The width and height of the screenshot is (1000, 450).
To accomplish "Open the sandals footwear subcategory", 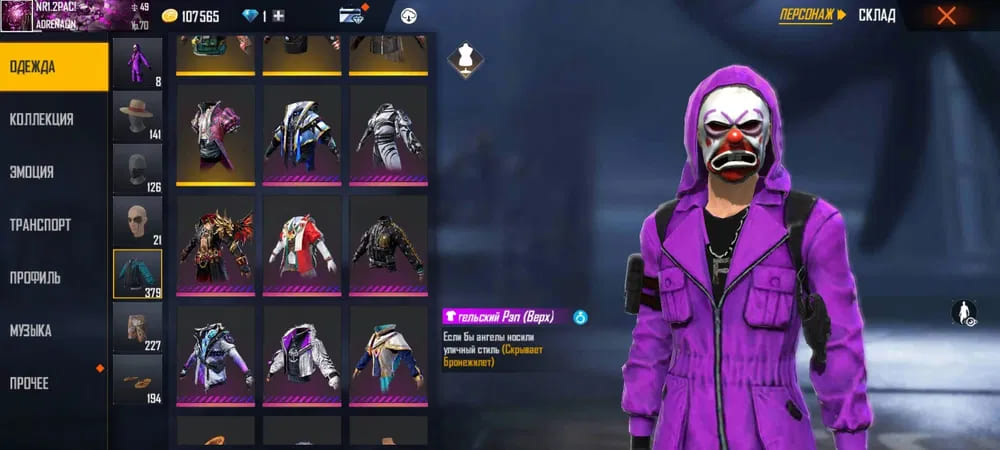I will pos(137,380).
